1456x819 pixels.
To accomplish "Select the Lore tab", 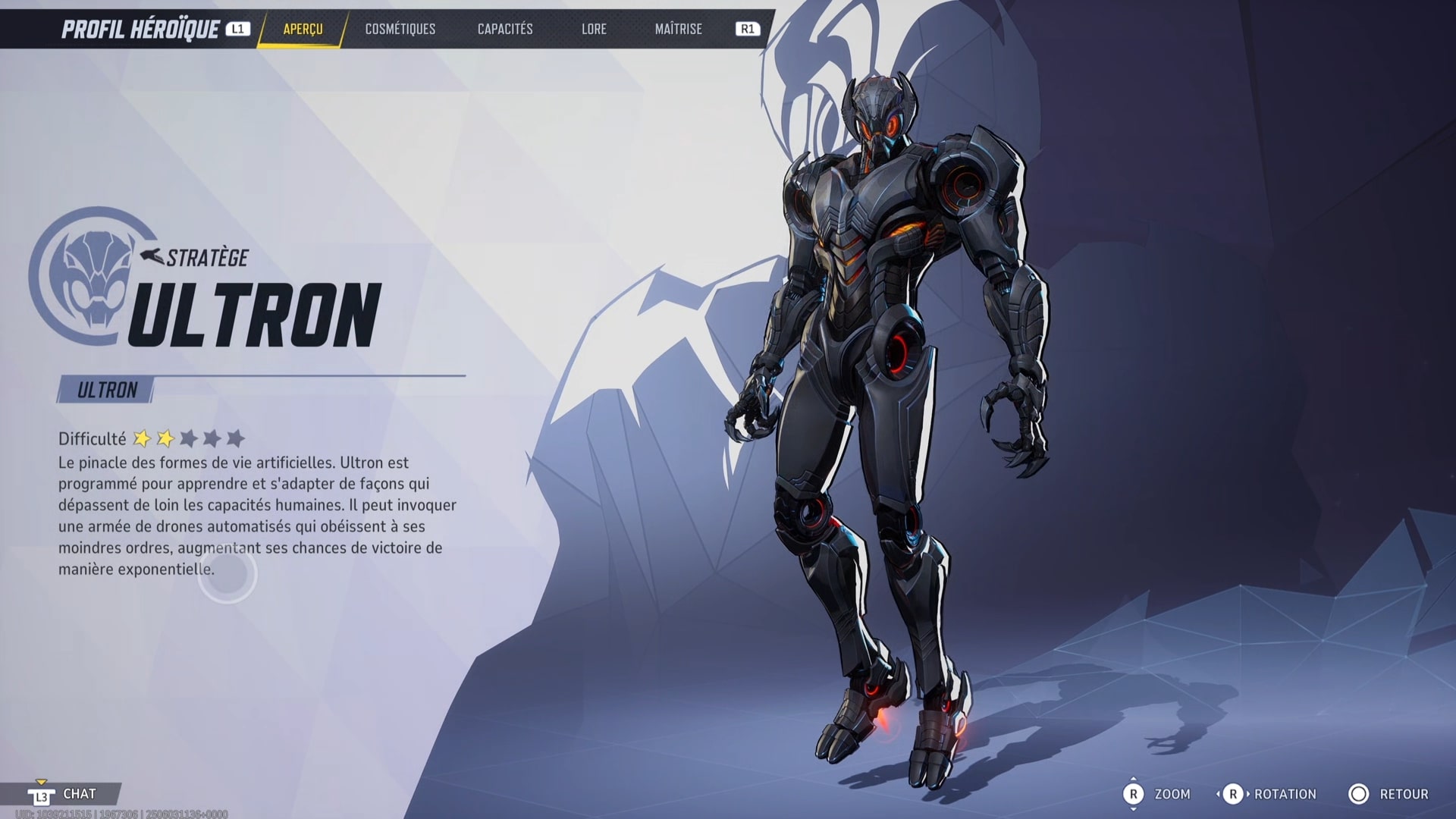I will click(x=594, y=29).
